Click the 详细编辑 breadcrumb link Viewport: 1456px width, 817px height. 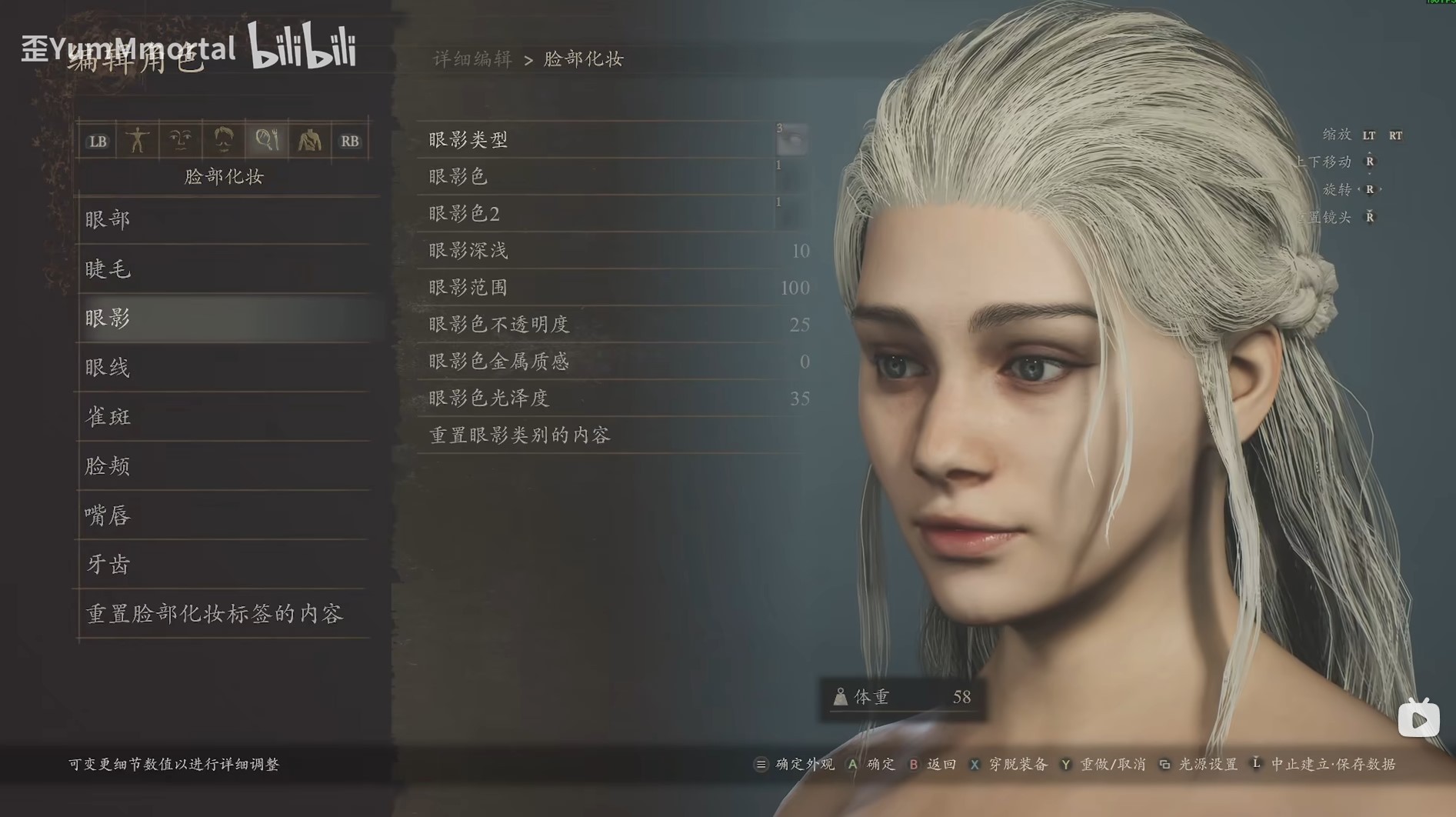pyautogui.click(x=471, y=59)
